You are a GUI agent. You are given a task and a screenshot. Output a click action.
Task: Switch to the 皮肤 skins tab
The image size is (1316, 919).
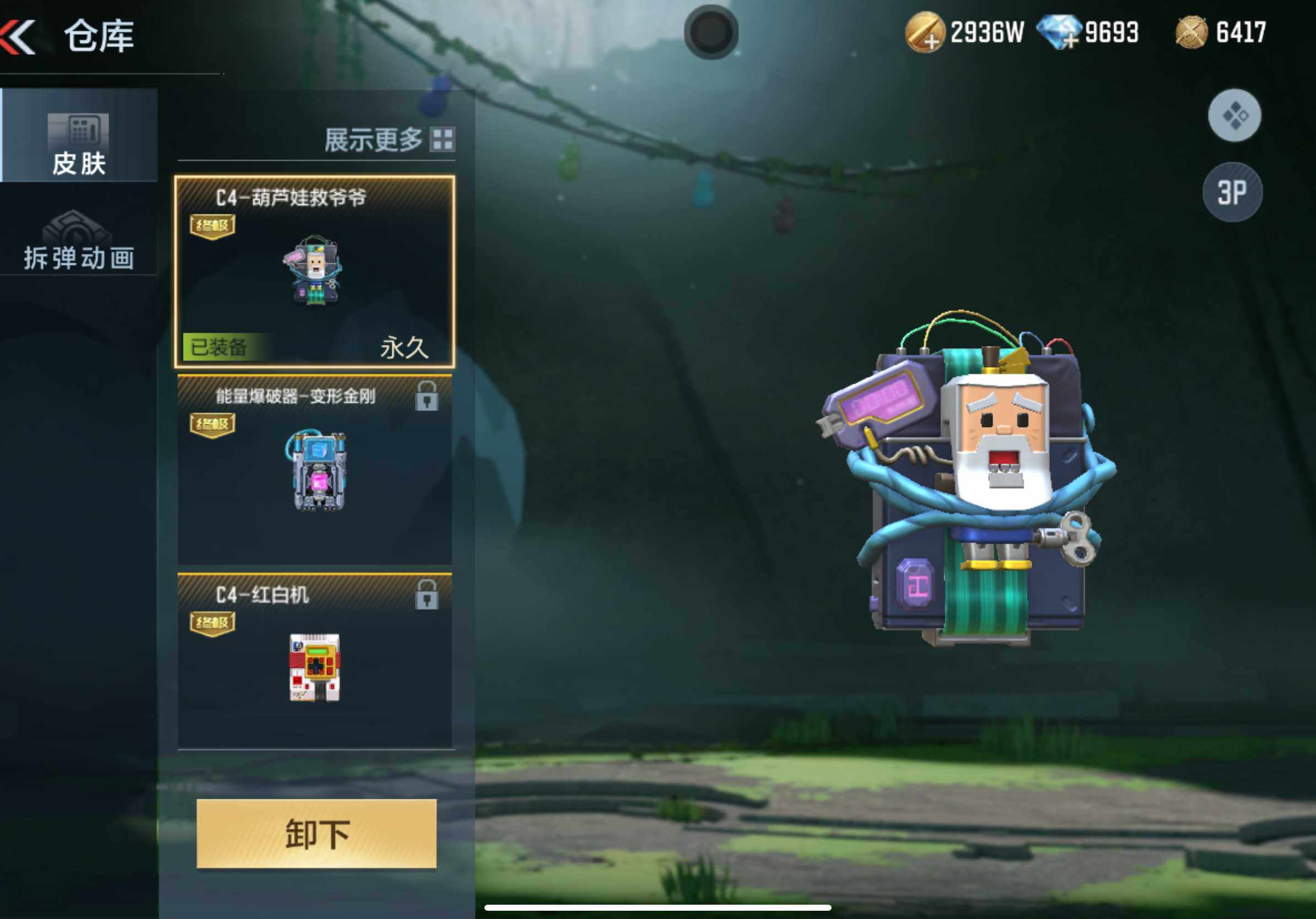pyautogui.click(x=78, y=136)
